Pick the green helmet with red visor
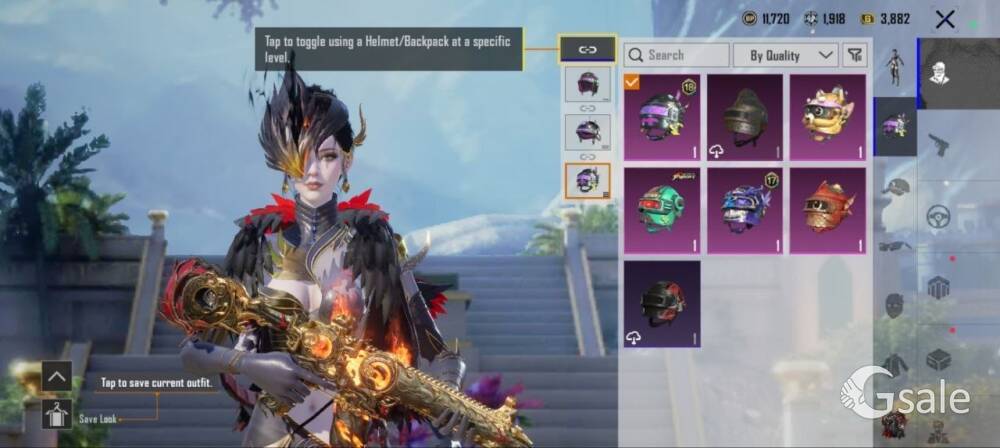The image size is (1000, 448). point(662,210)
